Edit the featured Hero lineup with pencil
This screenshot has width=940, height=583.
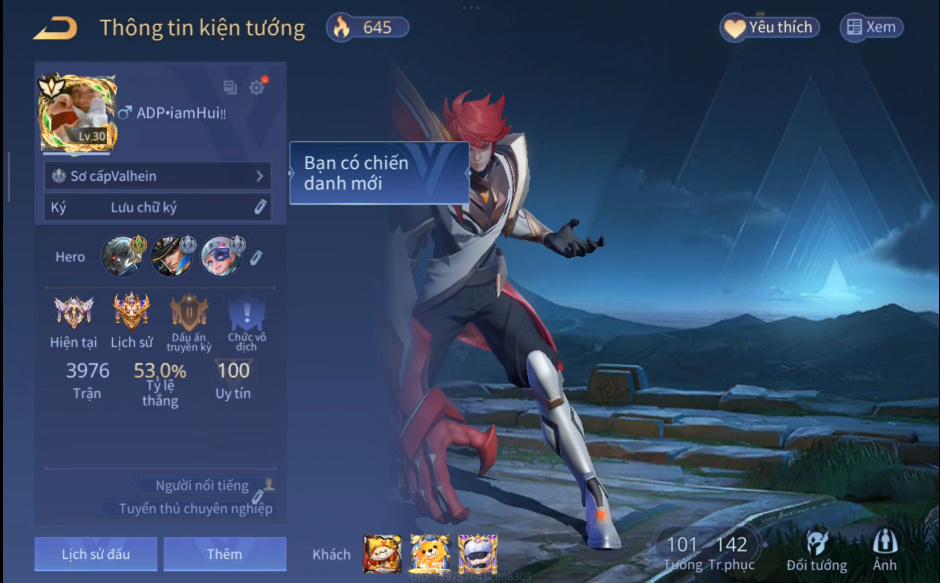click(256, 257)
